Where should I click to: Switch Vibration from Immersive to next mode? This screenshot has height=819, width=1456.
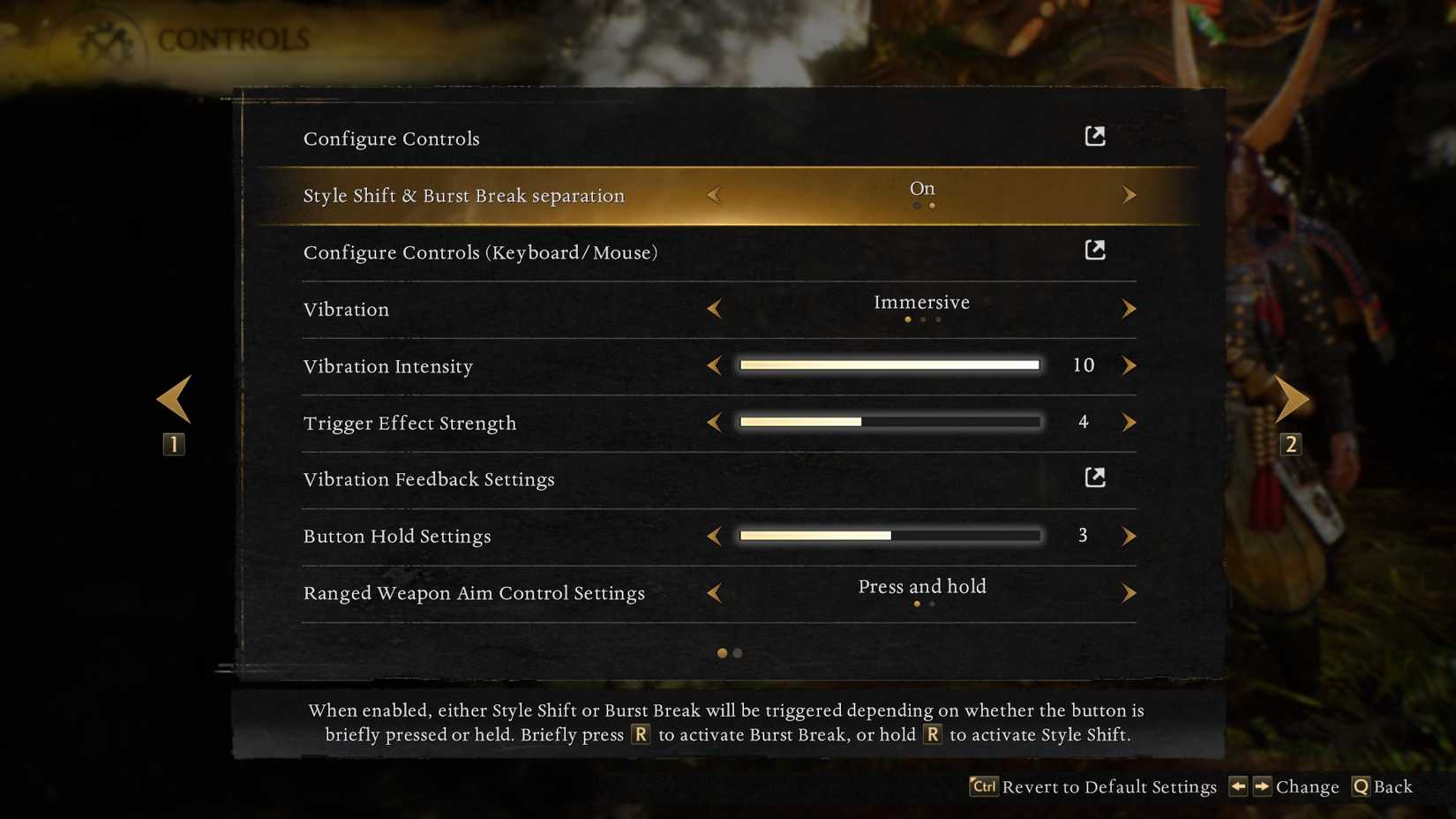[1130, 309]
